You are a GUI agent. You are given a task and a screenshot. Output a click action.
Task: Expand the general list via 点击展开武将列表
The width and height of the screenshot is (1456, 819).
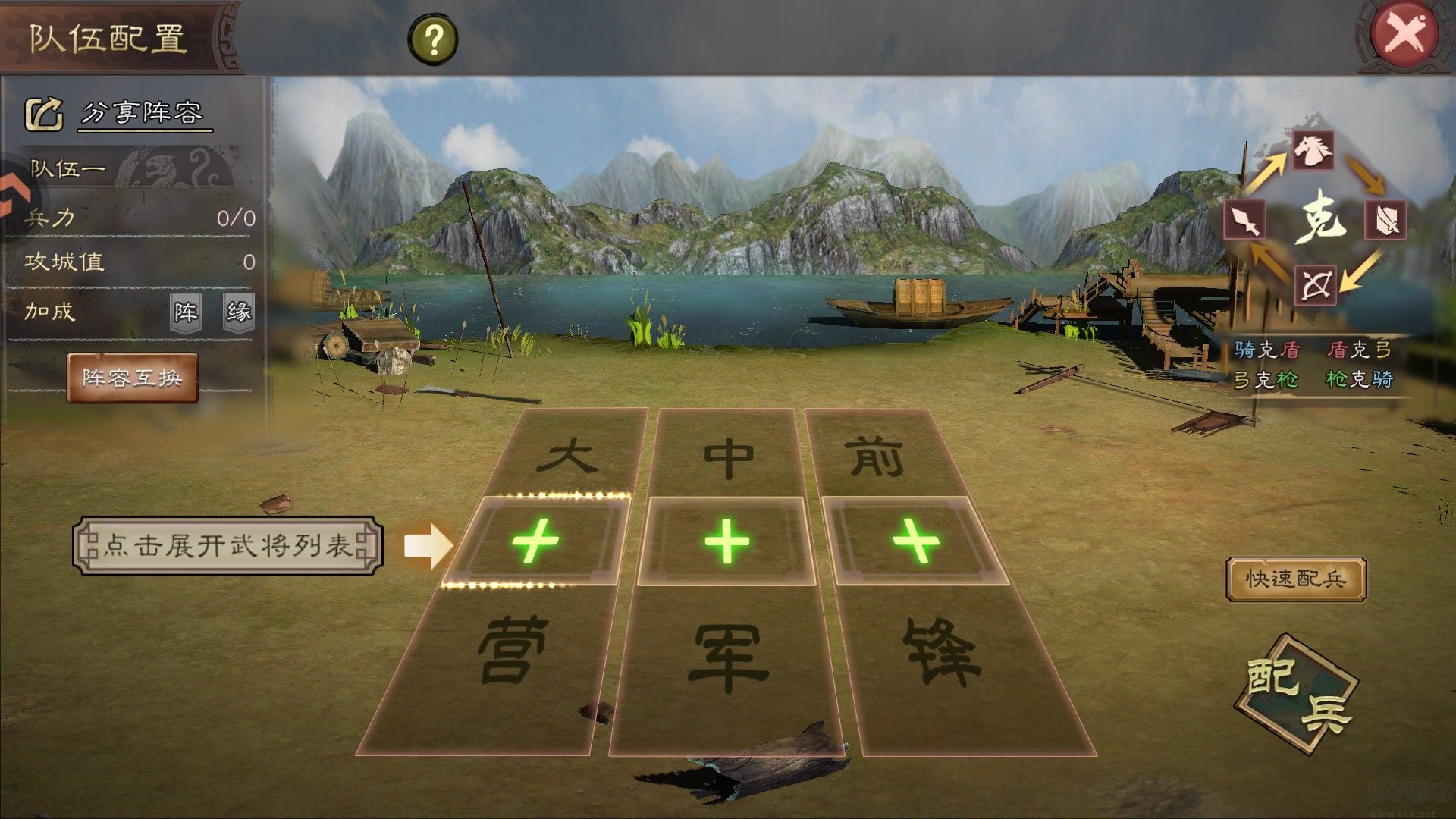point(227,544)
